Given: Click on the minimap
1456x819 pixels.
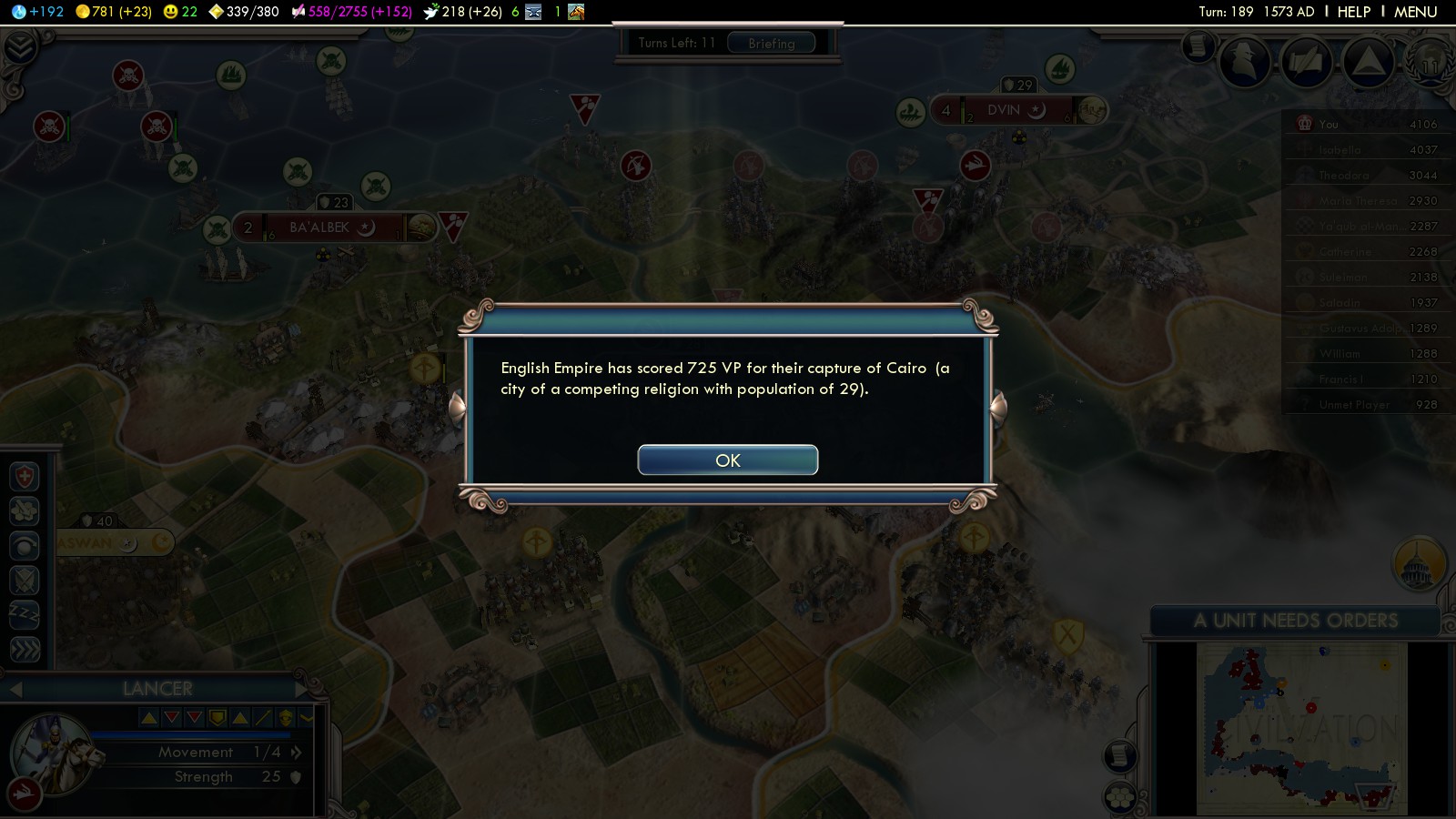Looking at the screenshot, I should tap(1301, 728).
